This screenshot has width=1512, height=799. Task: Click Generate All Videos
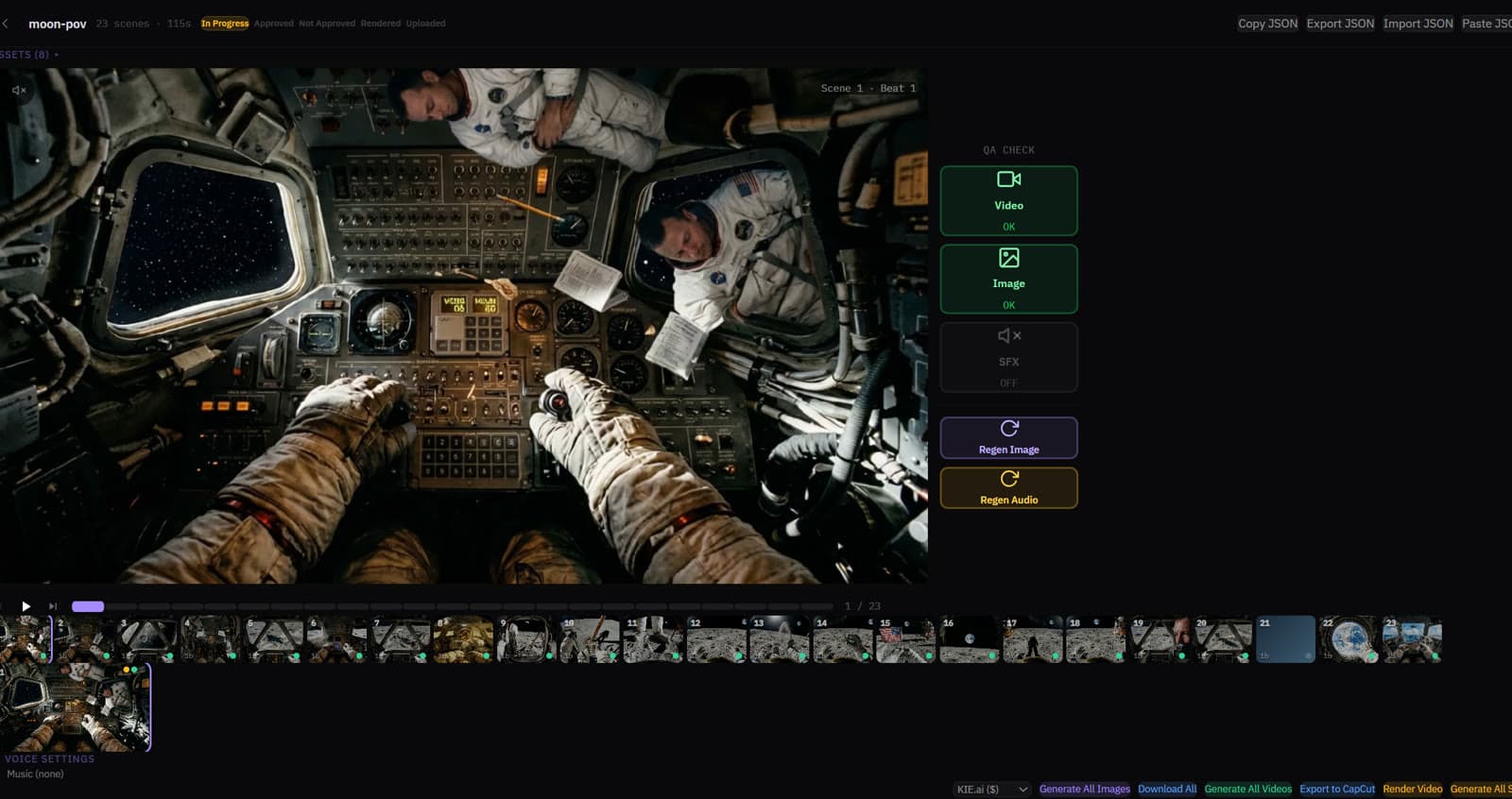click(1248, 788)
